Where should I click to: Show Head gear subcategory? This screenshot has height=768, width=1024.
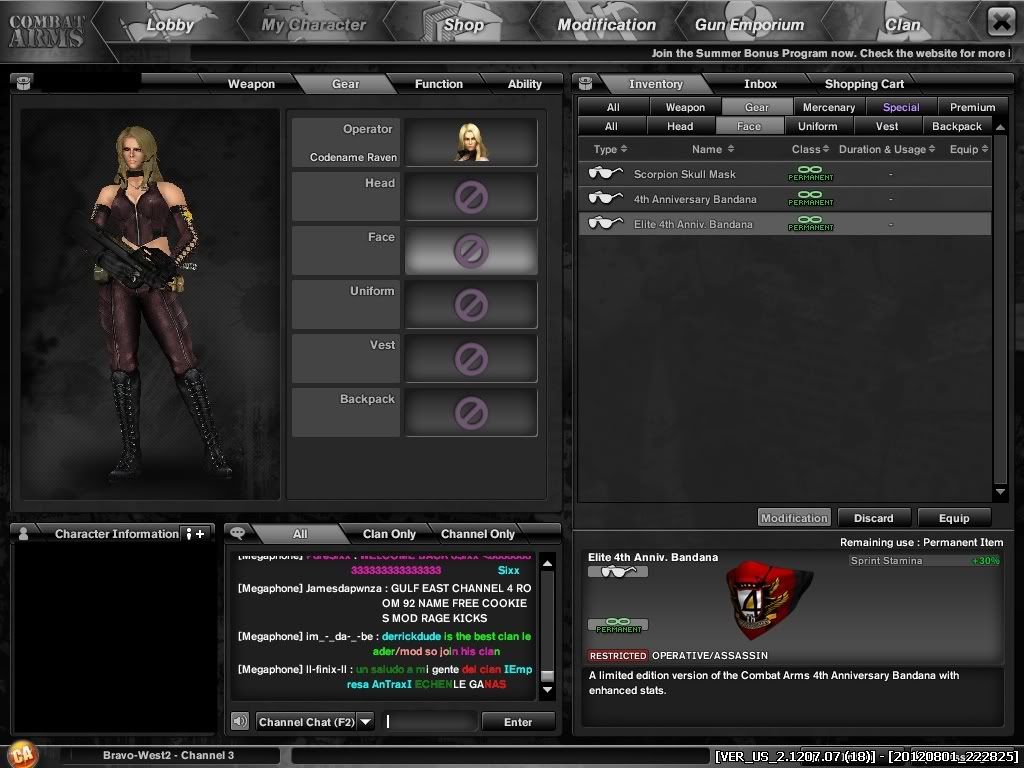tap(680, 126)
